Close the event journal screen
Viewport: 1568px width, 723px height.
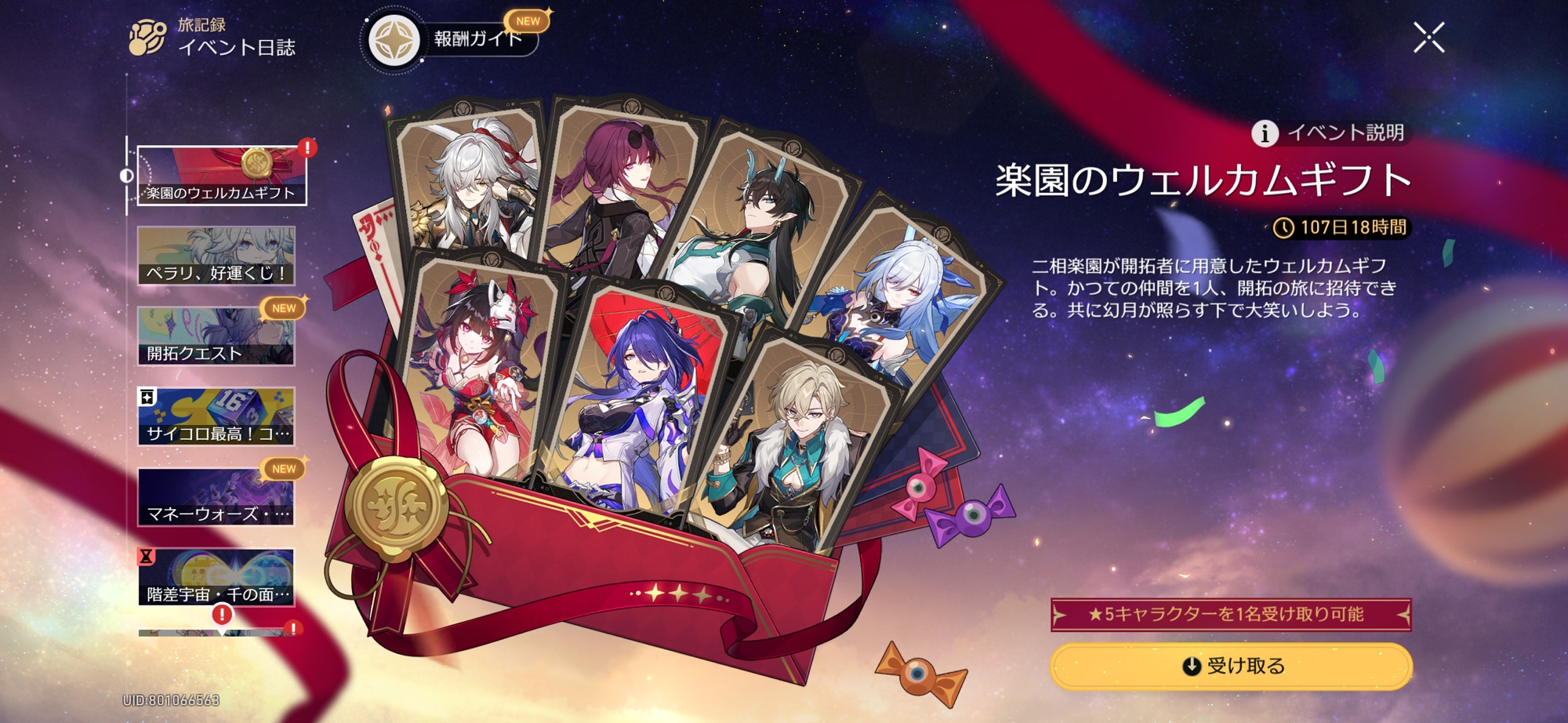[x=1428, y=38]
